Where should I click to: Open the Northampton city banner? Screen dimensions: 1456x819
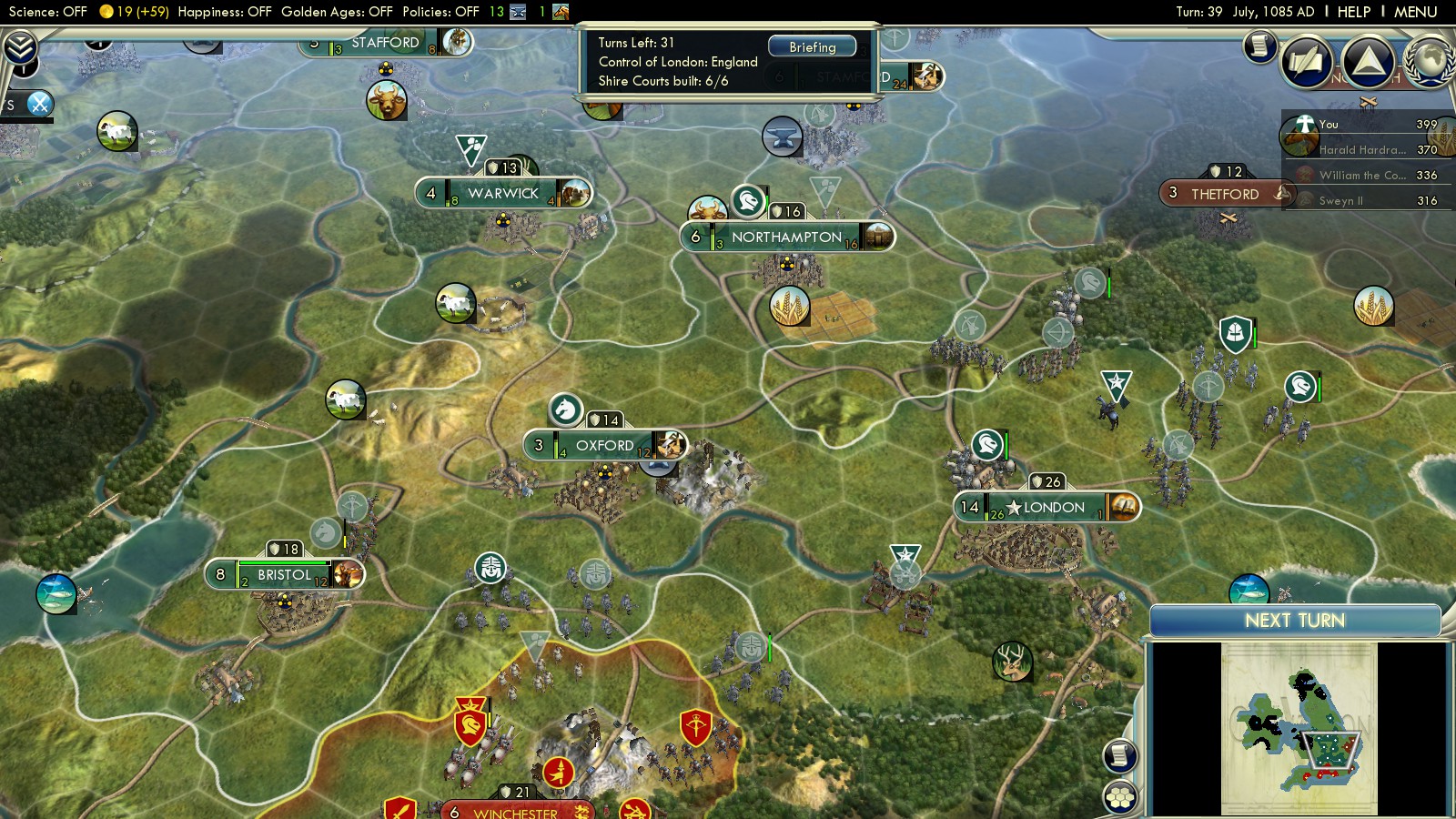point(786,238)
